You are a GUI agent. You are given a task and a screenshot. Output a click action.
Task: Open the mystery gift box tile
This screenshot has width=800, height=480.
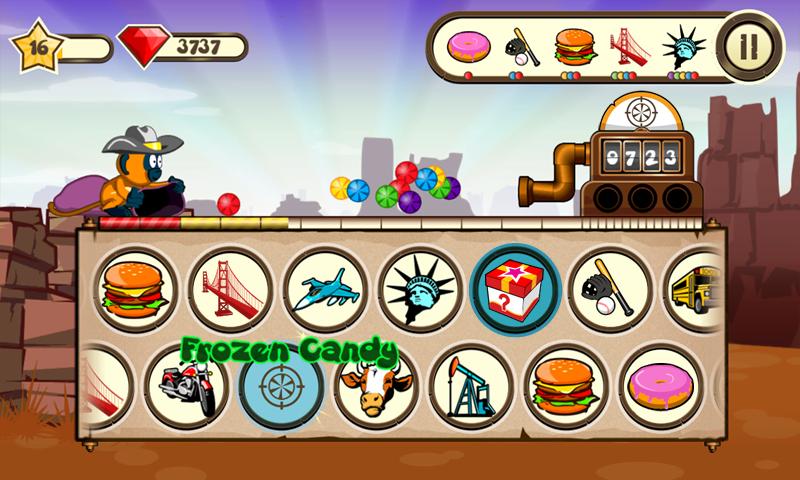(x=515, y=288)
